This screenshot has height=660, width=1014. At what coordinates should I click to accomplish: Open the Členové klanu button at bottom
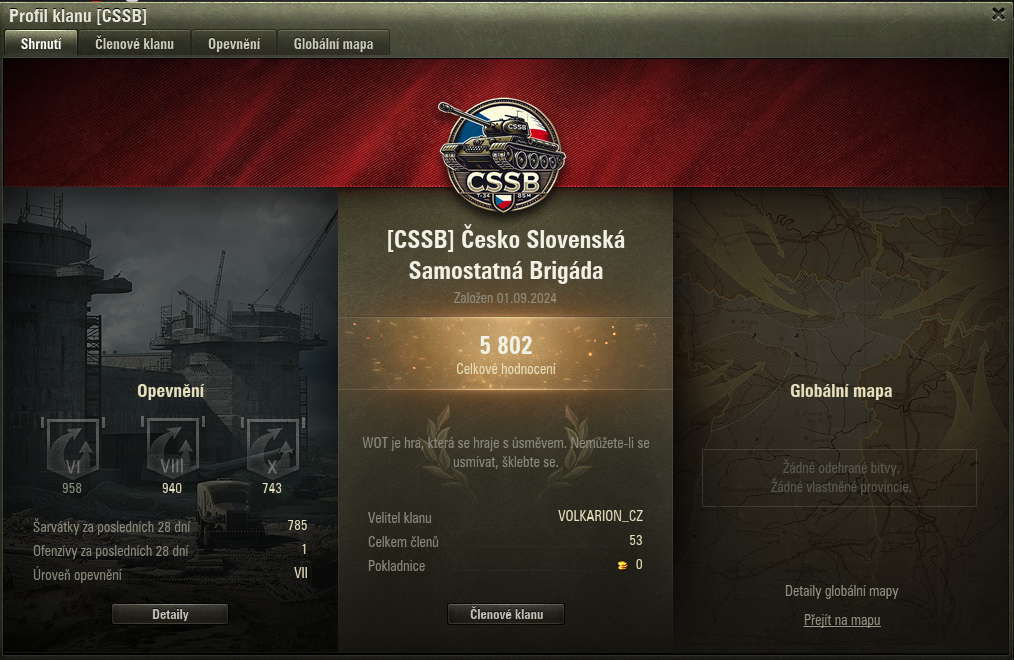tap(506, 614)
